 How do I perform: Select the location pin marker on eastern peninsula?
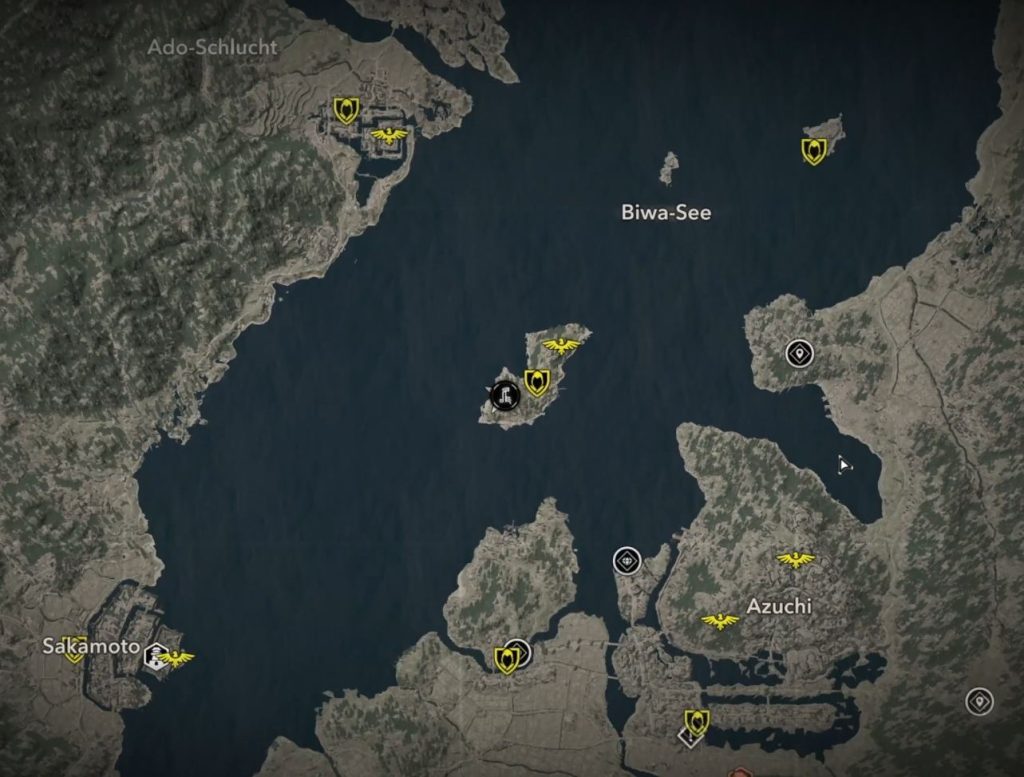(x=798, y=353)
